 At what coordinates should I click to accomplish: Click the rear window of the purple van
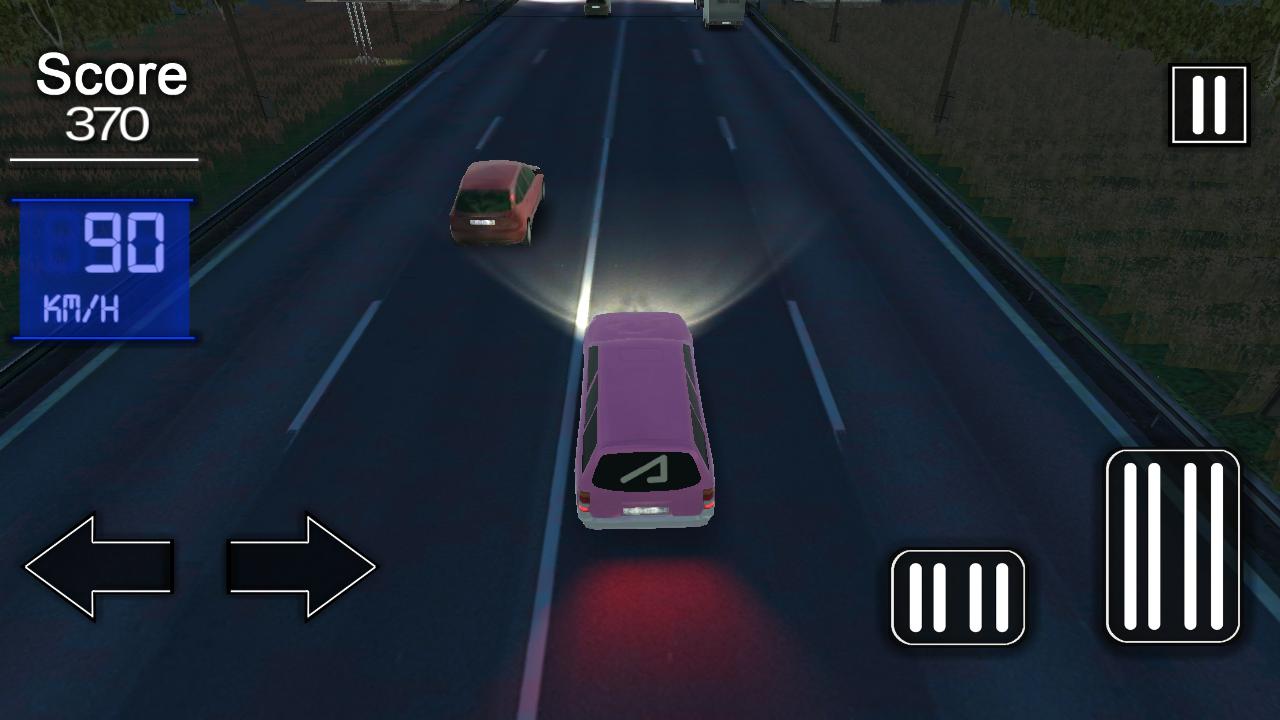coord(645,470)
